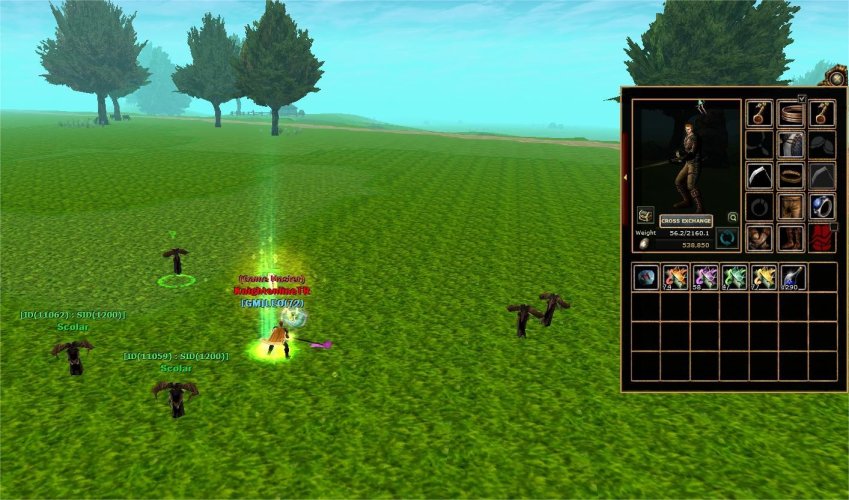
Task: Select the orange scroll stack of 74
Action: tap(676, 277)
